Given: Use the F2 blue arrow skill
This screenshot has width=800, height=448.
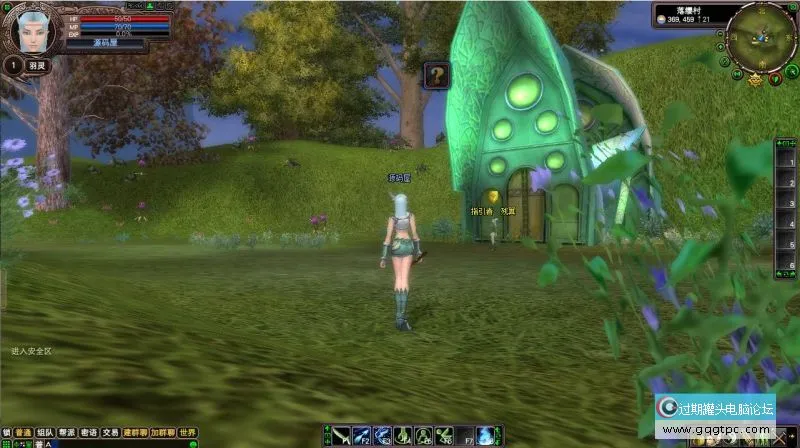Looking at the screenshot, I should pos(361,435).
